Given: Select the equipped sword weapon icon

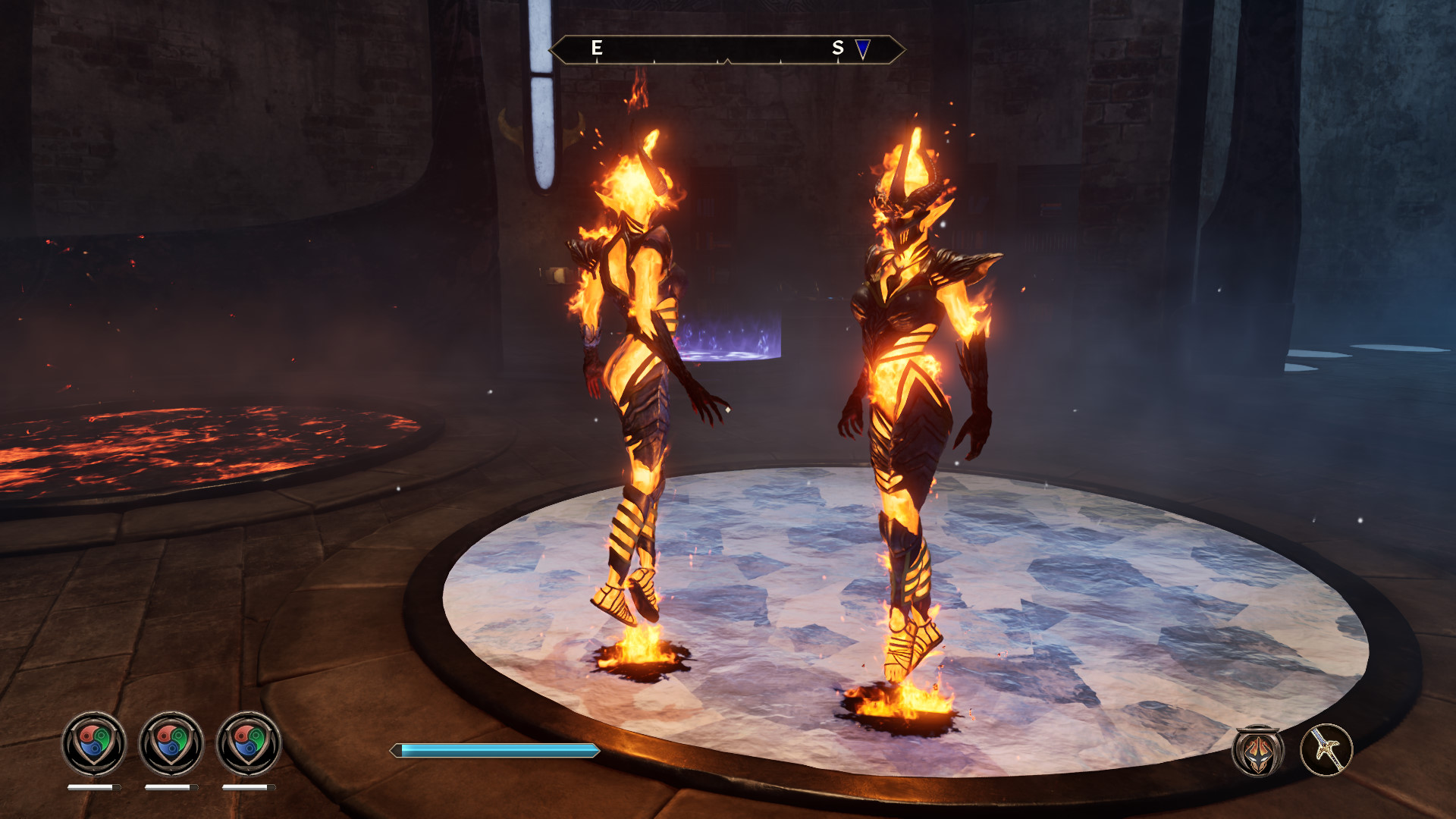Looking at the screenshot, I should pos(1326,750).
